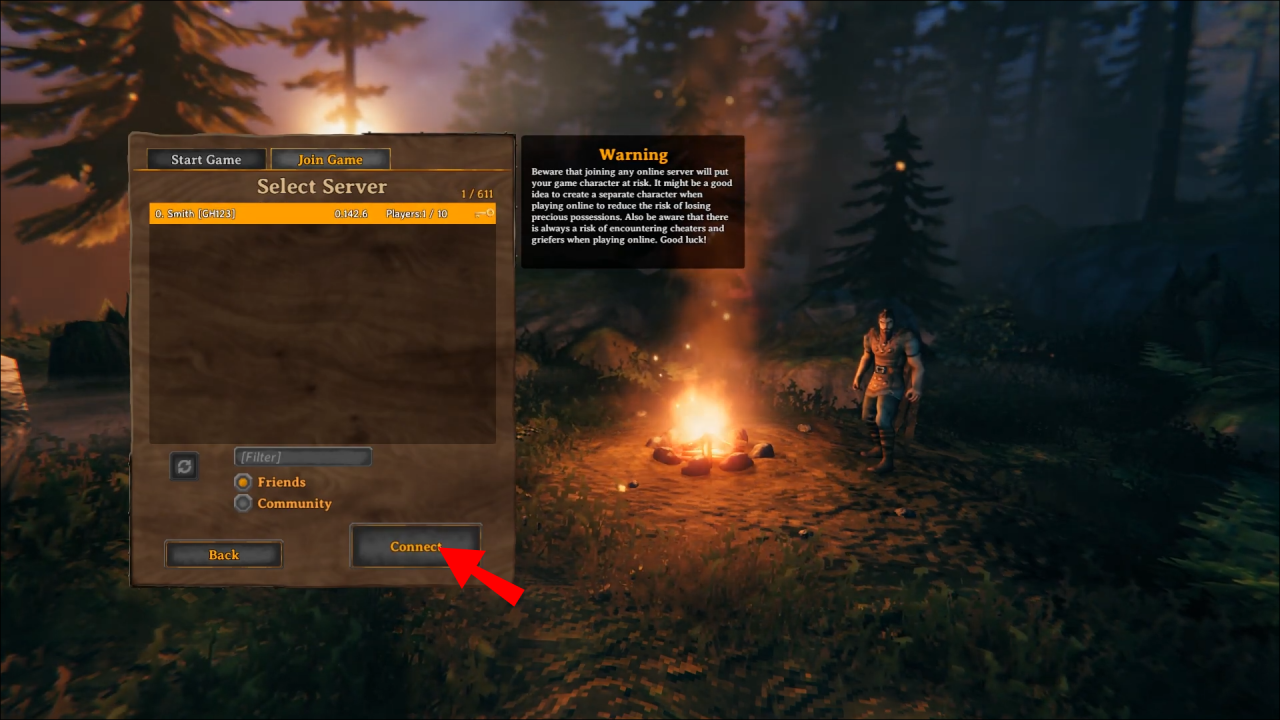Viewport: 1280px width, 720px height.
Task: Click the password key icon on the server row
Action: (486, 213)
